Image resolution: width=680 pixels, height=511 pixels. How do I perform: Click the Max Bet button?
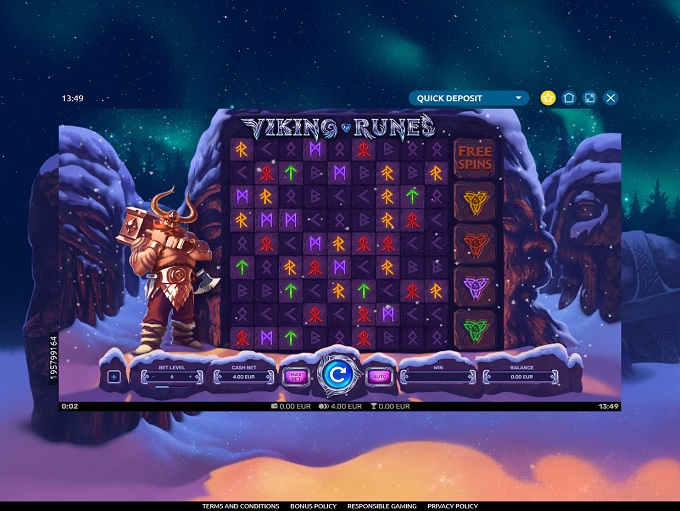click(x=295, y=377)
